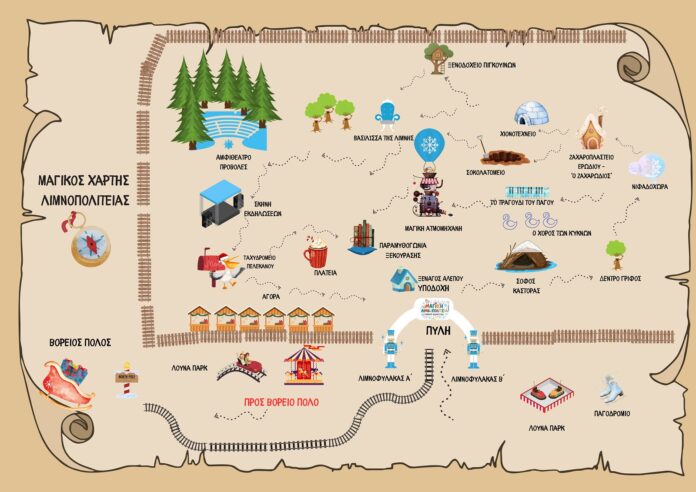Select the carousel luna park marker
The image size is (696, 492).
305,366
